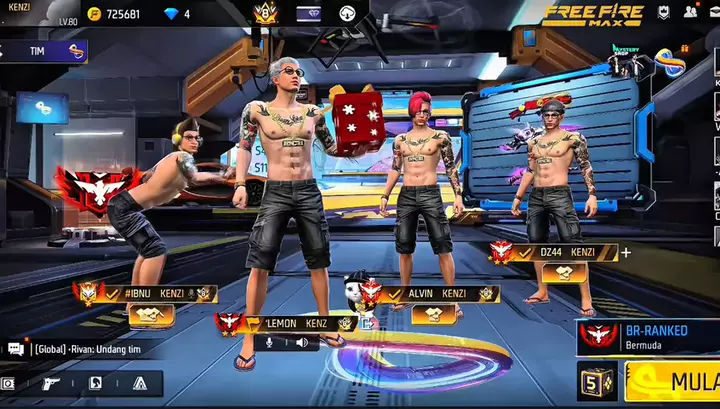Select the DZ44 KENZI player nameplate
This screenshot has width=720, height=409.
pos(565,252)
